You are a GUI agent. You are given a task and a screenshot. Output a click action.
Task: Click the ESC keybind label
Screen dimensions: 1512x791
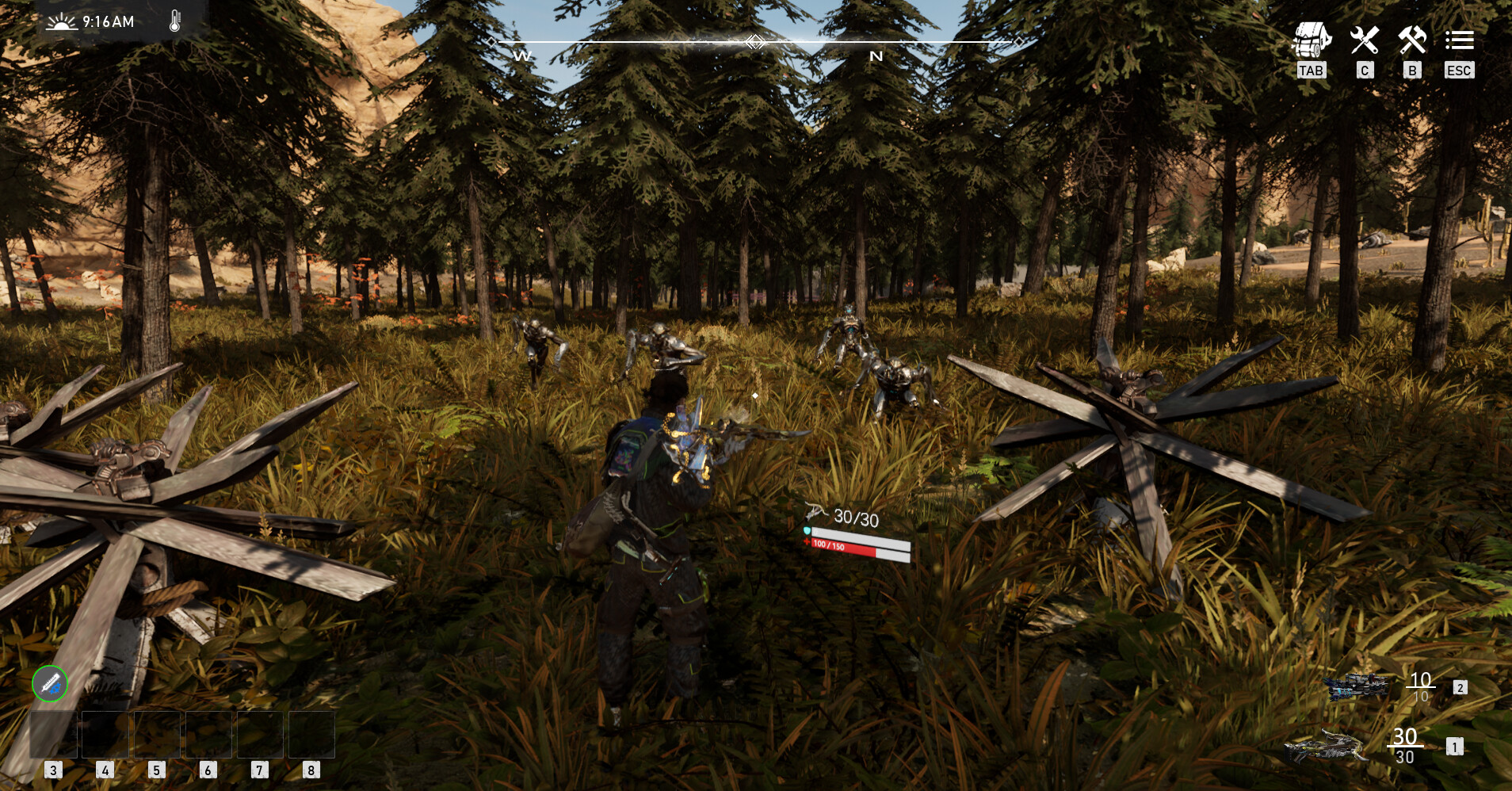tap(1460, 71)
